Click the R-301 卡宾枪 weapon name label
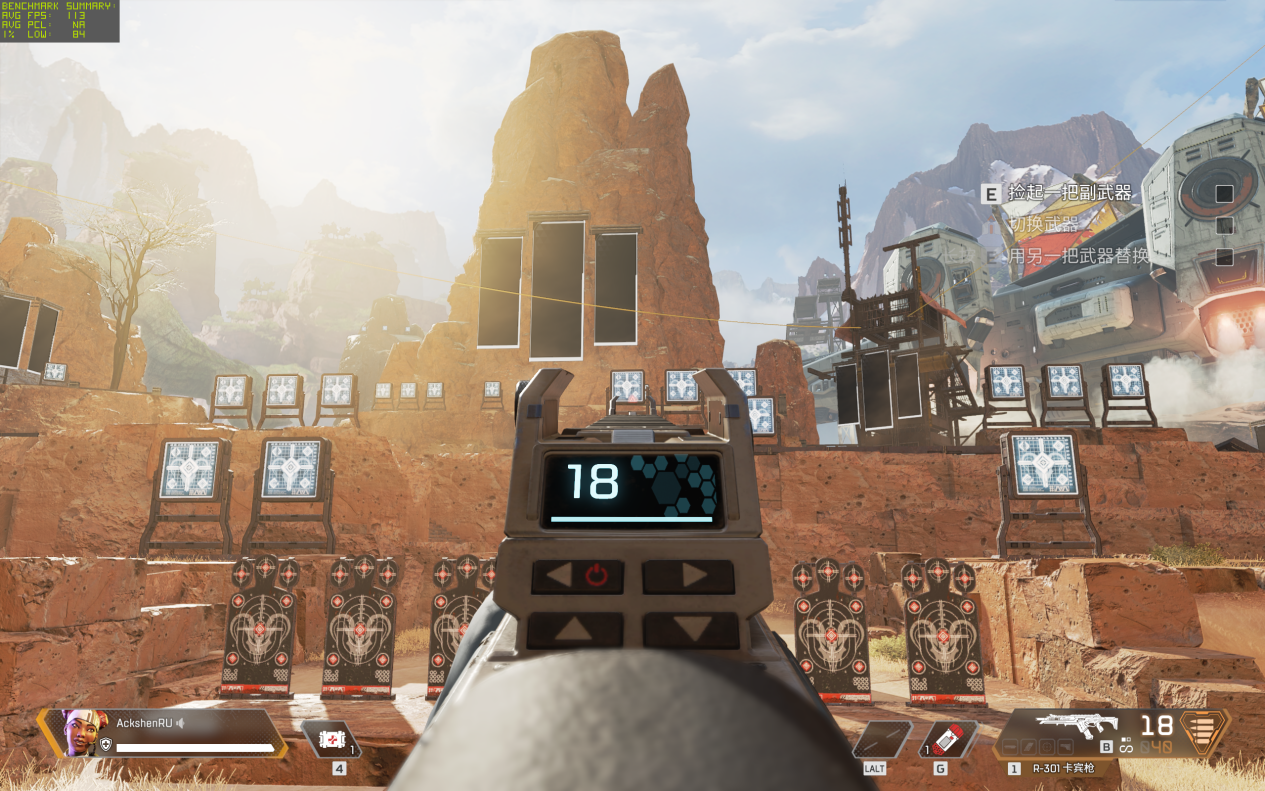Viewport: 1265px width, 791px height. pos(1064,769)
